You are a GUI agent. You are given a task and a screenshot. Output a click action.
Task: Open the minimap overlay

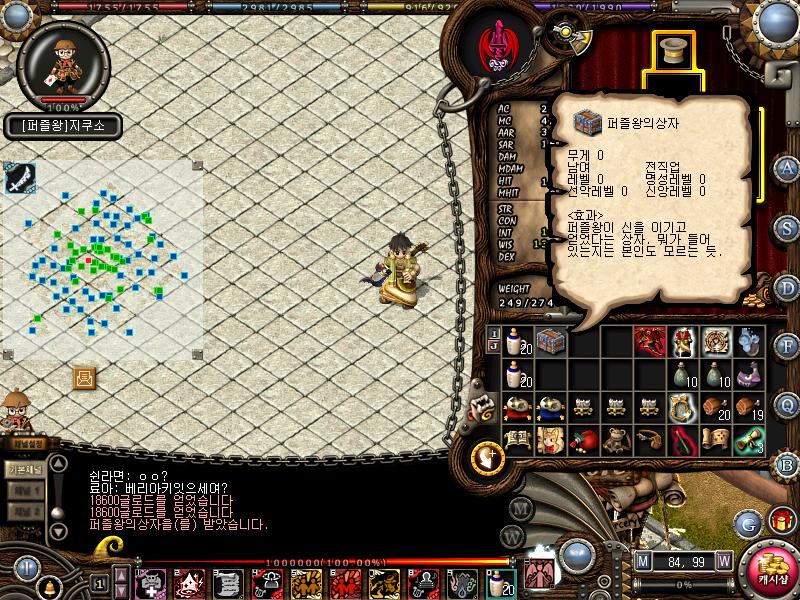[19, 179]
